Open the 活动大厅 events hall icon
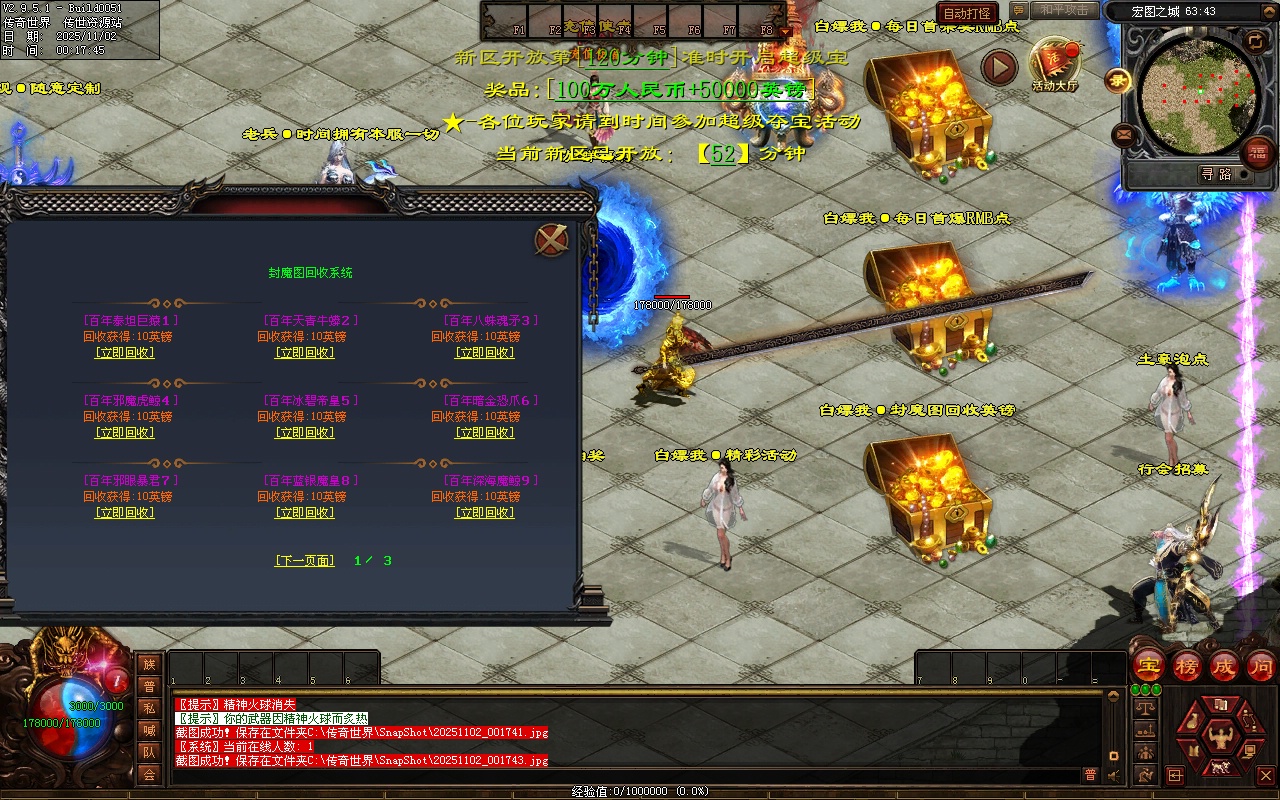 click(1055, 64)
